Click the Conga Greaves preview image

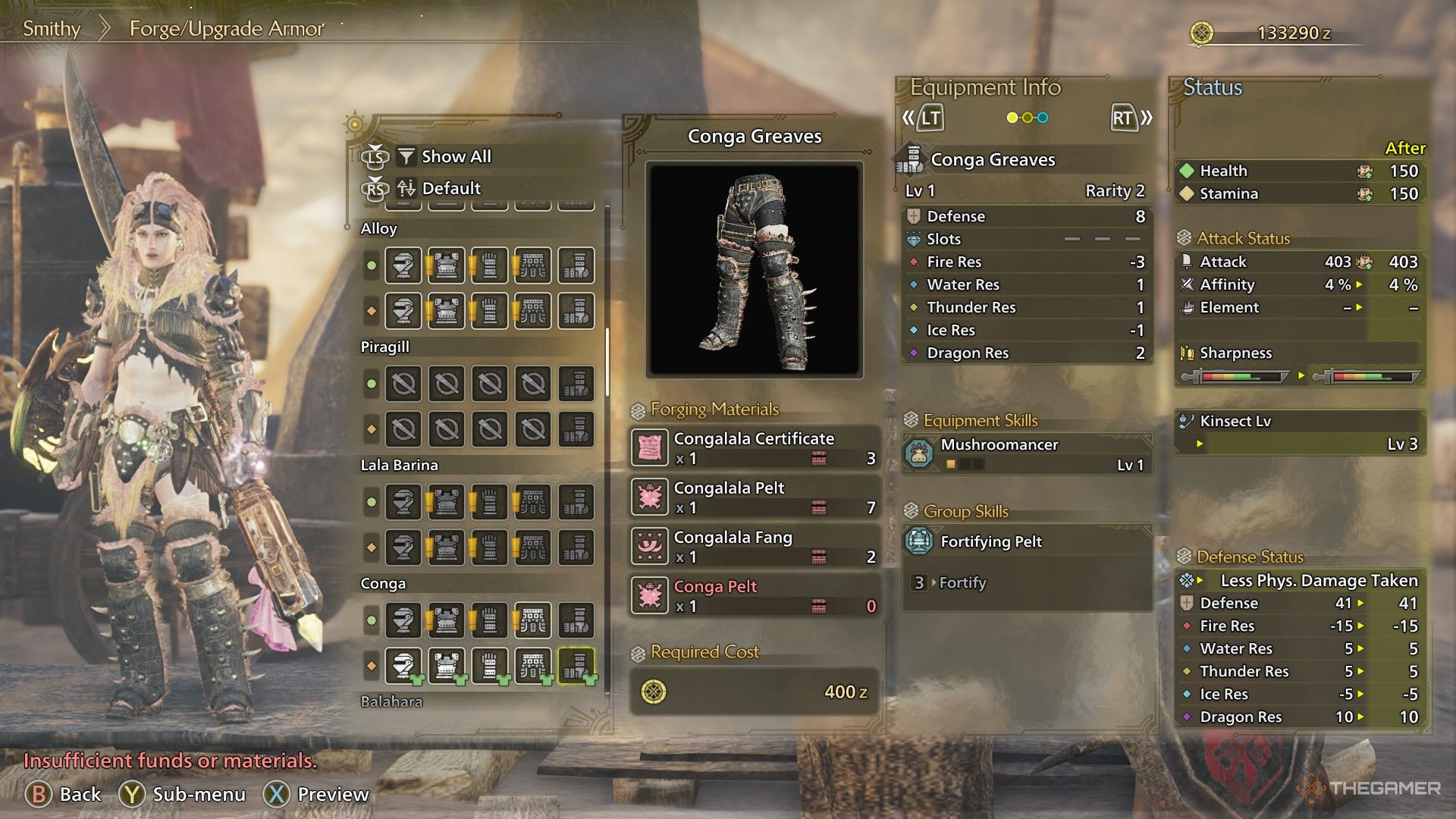click(755, 269)
